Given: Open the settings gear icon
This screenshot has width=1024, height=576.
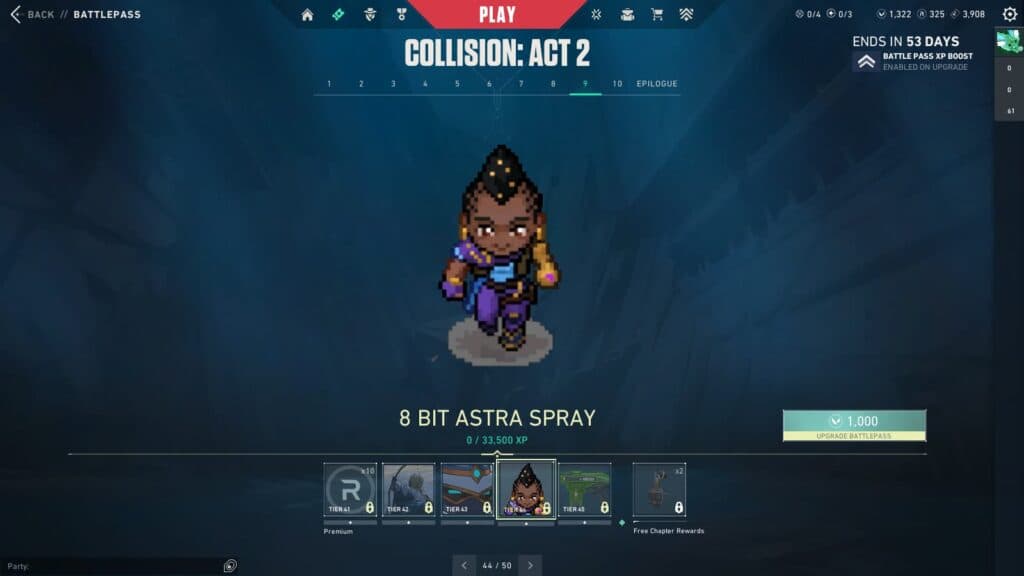Looking at the screenshot, I should point(1009,14).
